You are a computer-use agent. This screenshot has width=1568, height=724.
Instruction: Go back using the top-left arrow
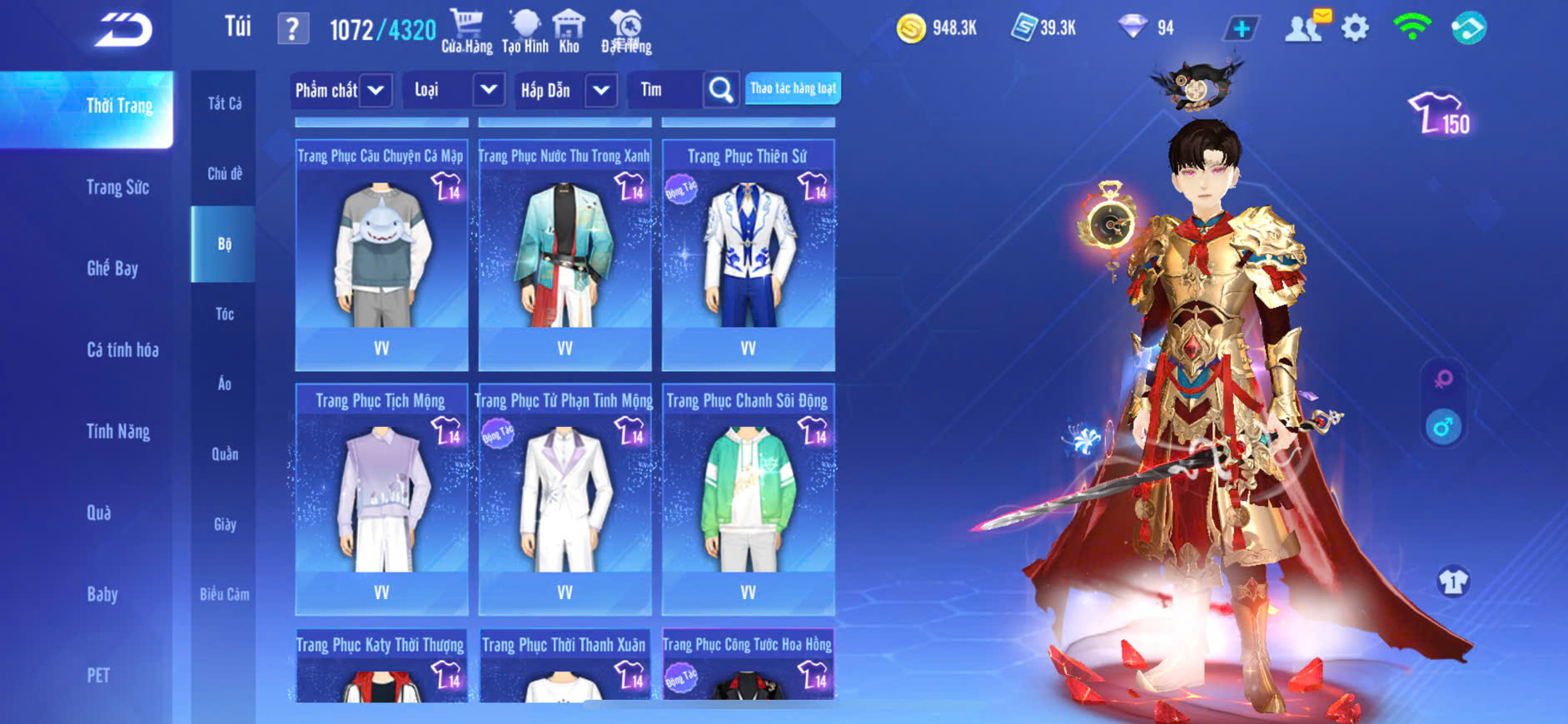(x=123, y=30)
